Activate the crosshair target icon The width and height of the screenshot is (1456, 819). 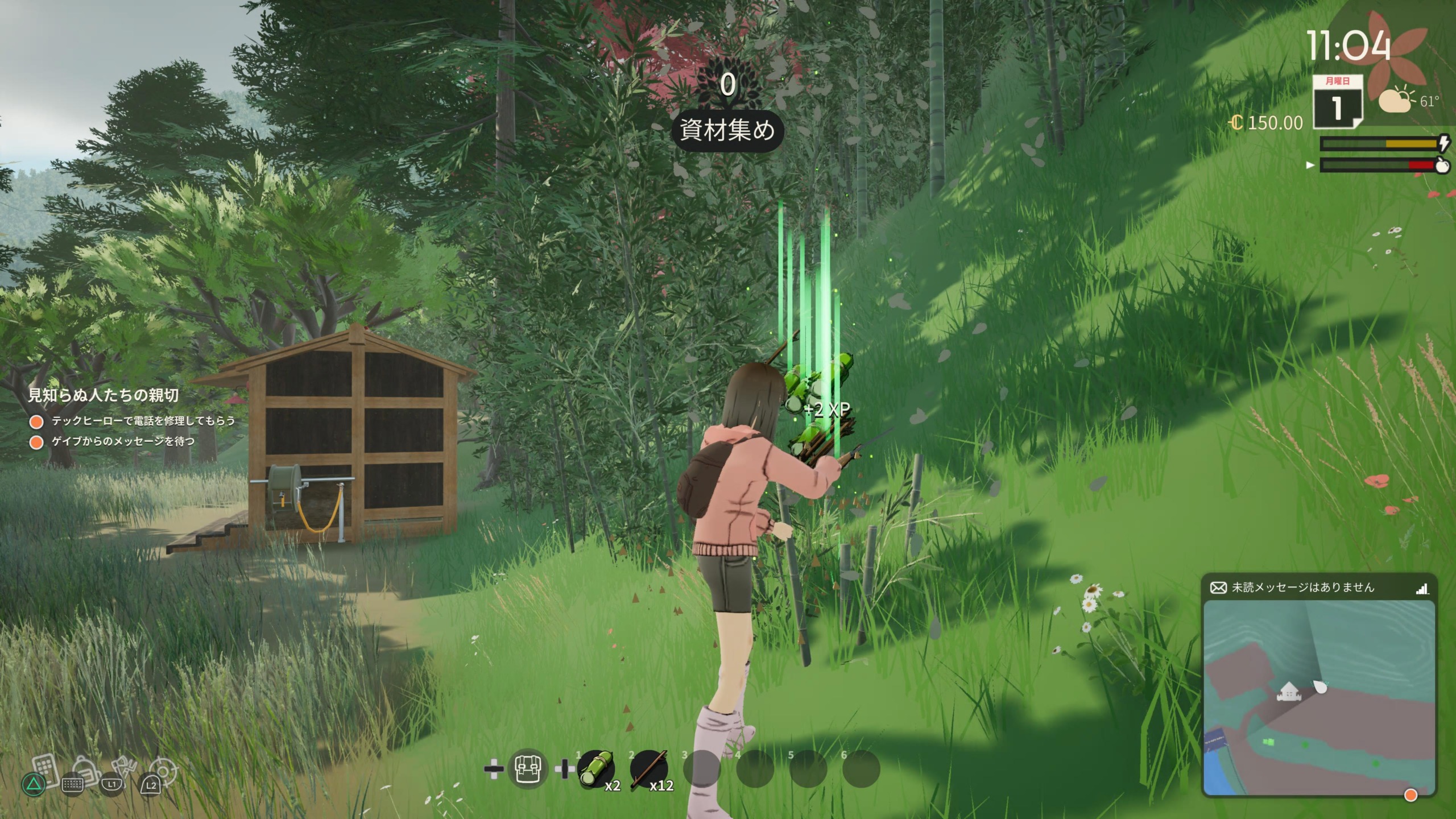(x=163, y=771)
